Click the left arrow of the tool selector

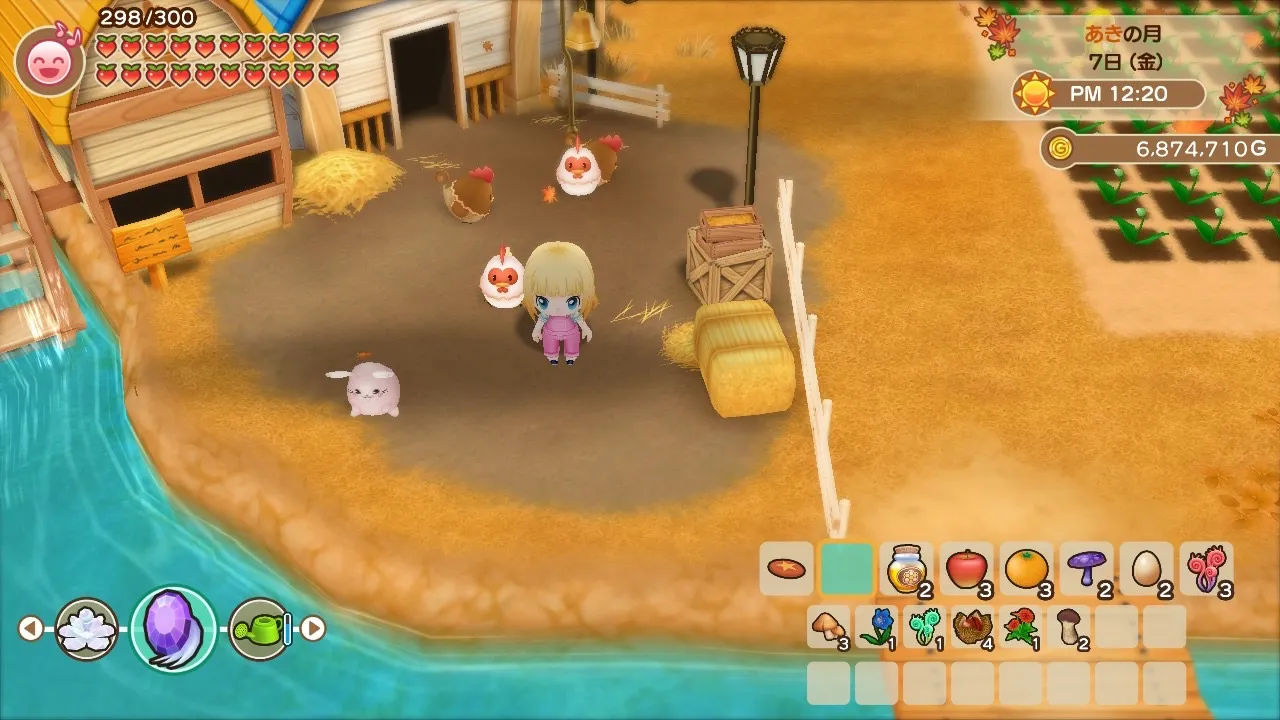[x=31, y=629]
